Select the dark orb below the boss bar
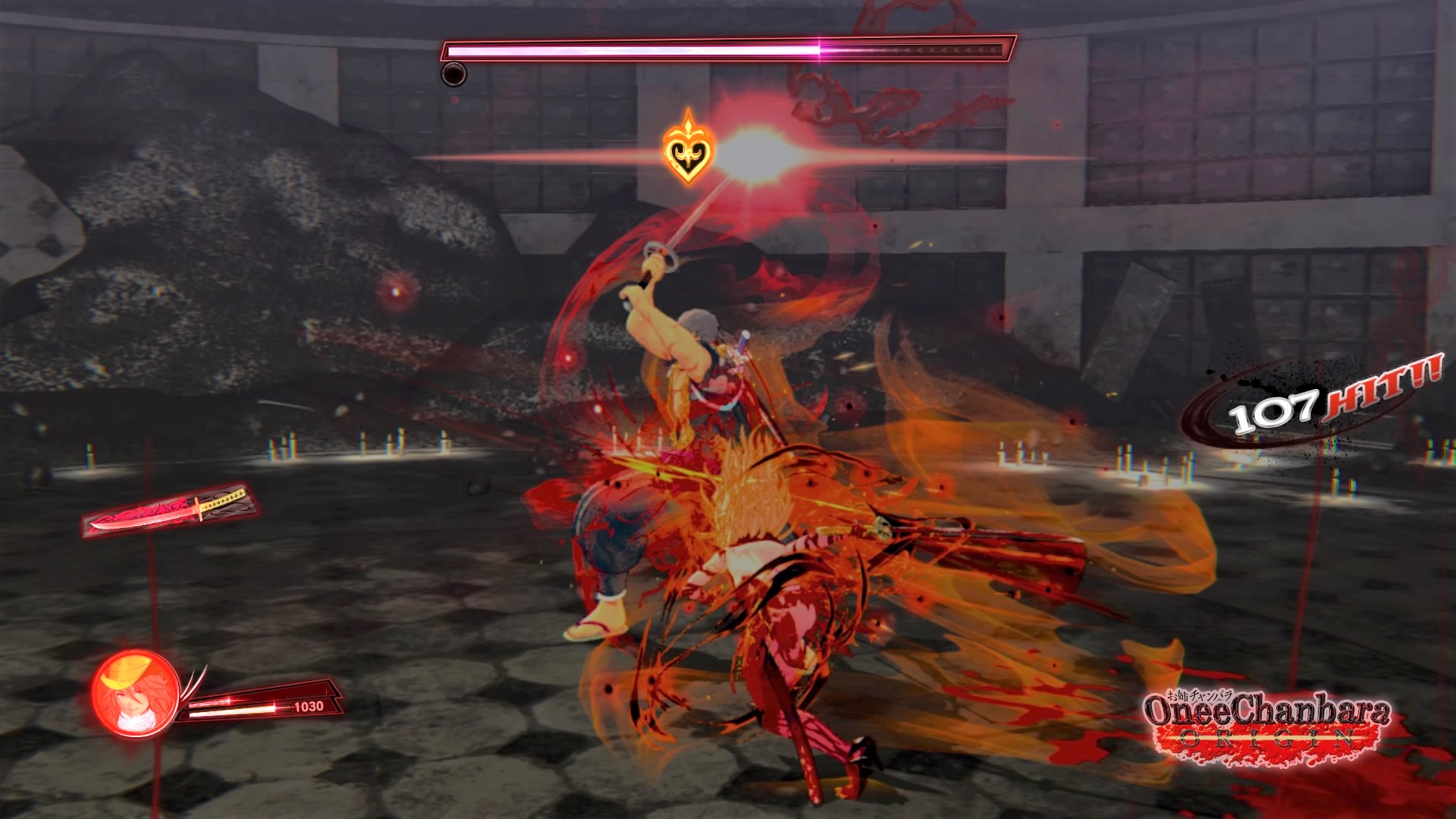The height and width of the screenshot is (819, 1456). (x=453, y=76)
